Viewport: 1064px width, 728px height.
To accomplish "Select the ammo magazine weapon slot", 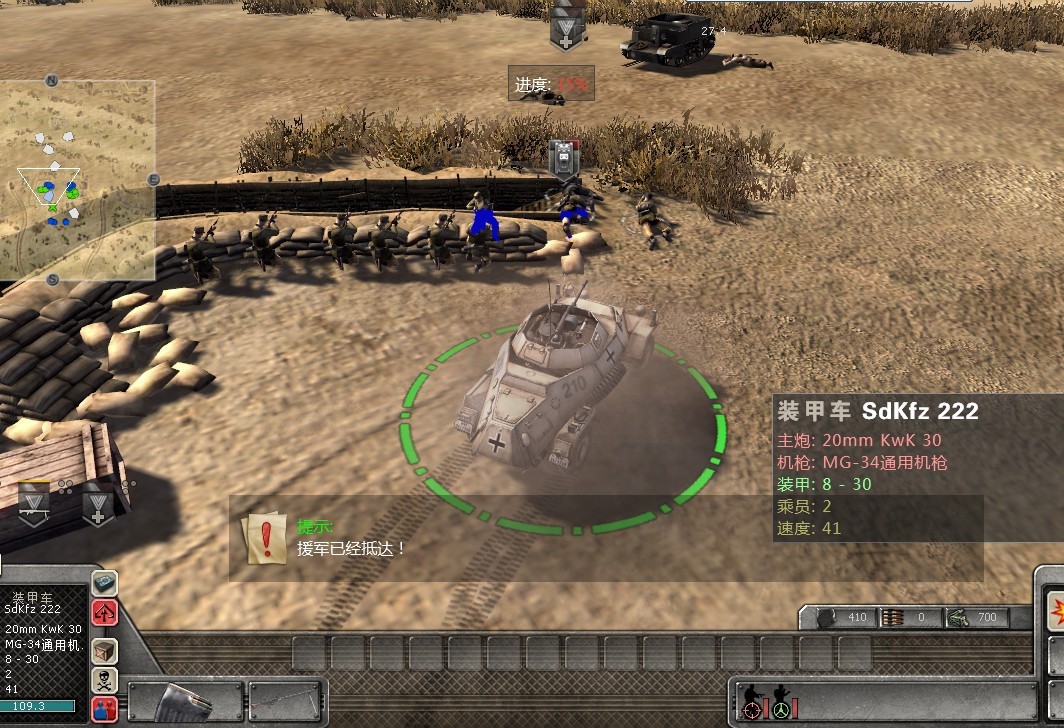I will 187,702.
